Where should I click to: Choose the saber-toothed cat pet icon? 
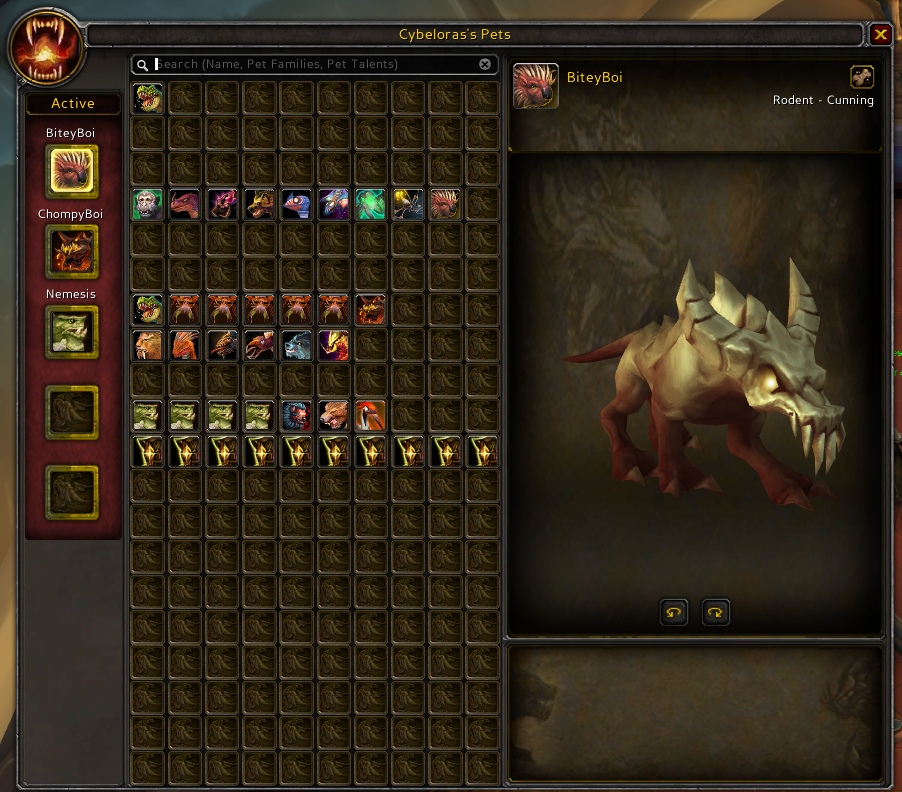pos(148,345)
